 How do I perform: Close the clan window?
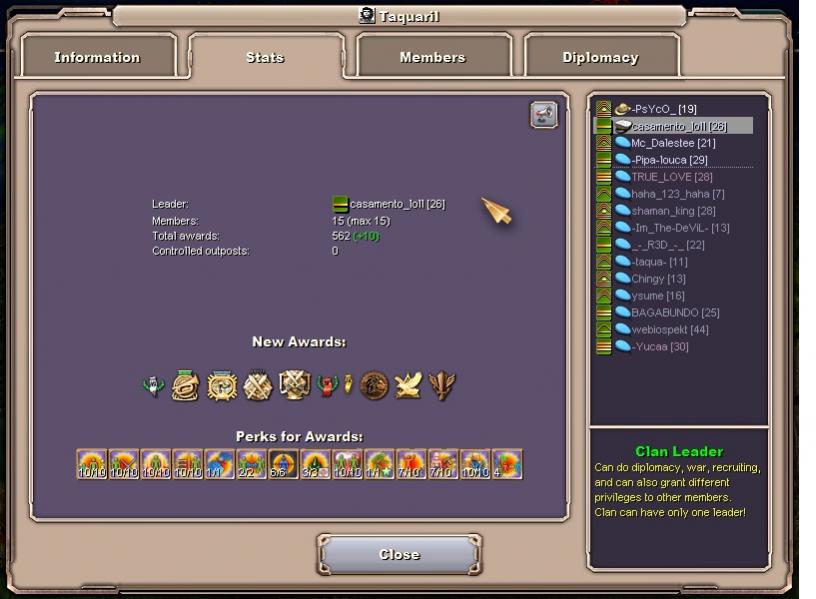click(399, 555)
